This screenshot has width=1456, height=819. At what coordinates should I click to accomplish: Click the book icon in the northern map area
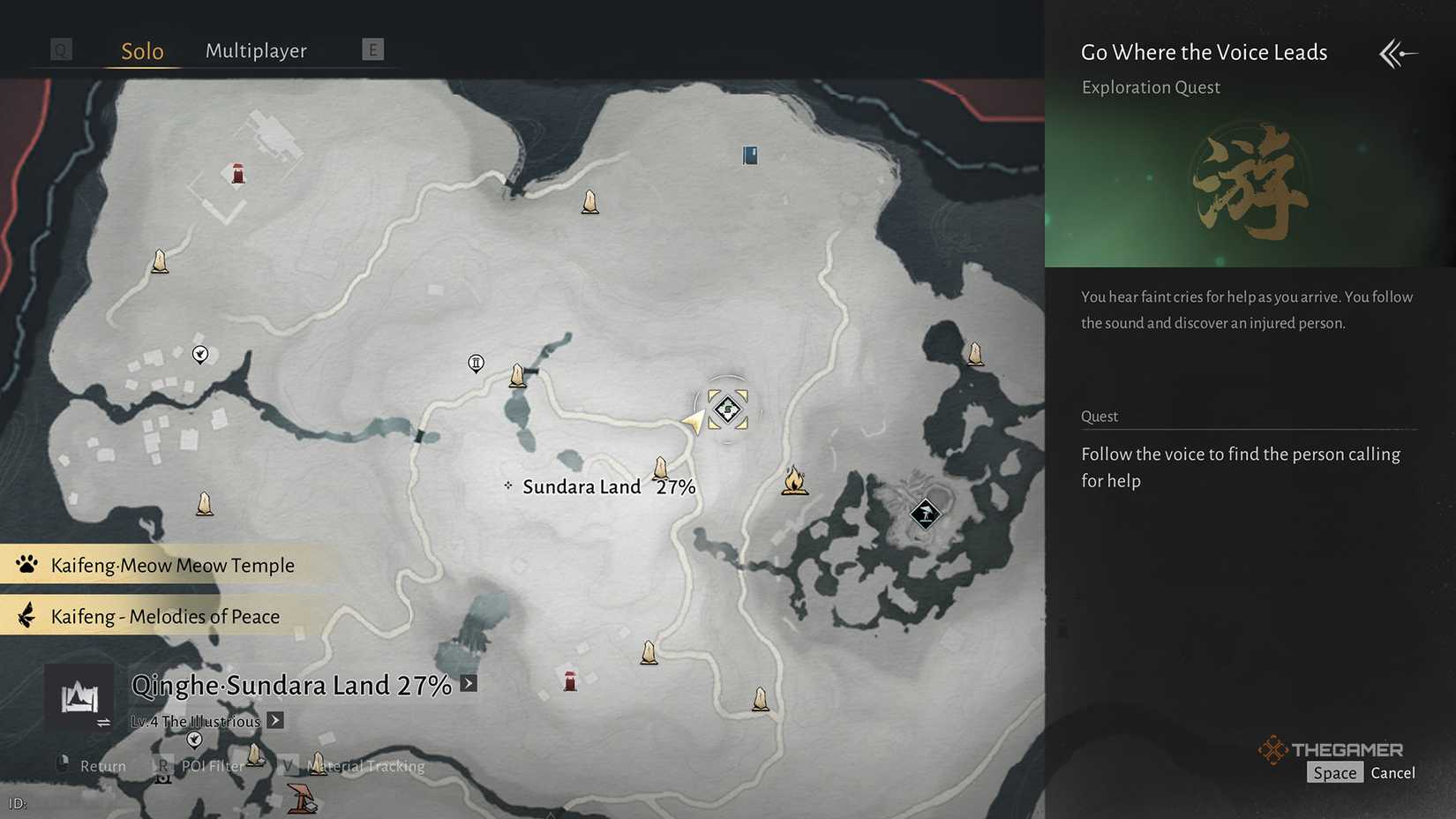tap(749, 155)
